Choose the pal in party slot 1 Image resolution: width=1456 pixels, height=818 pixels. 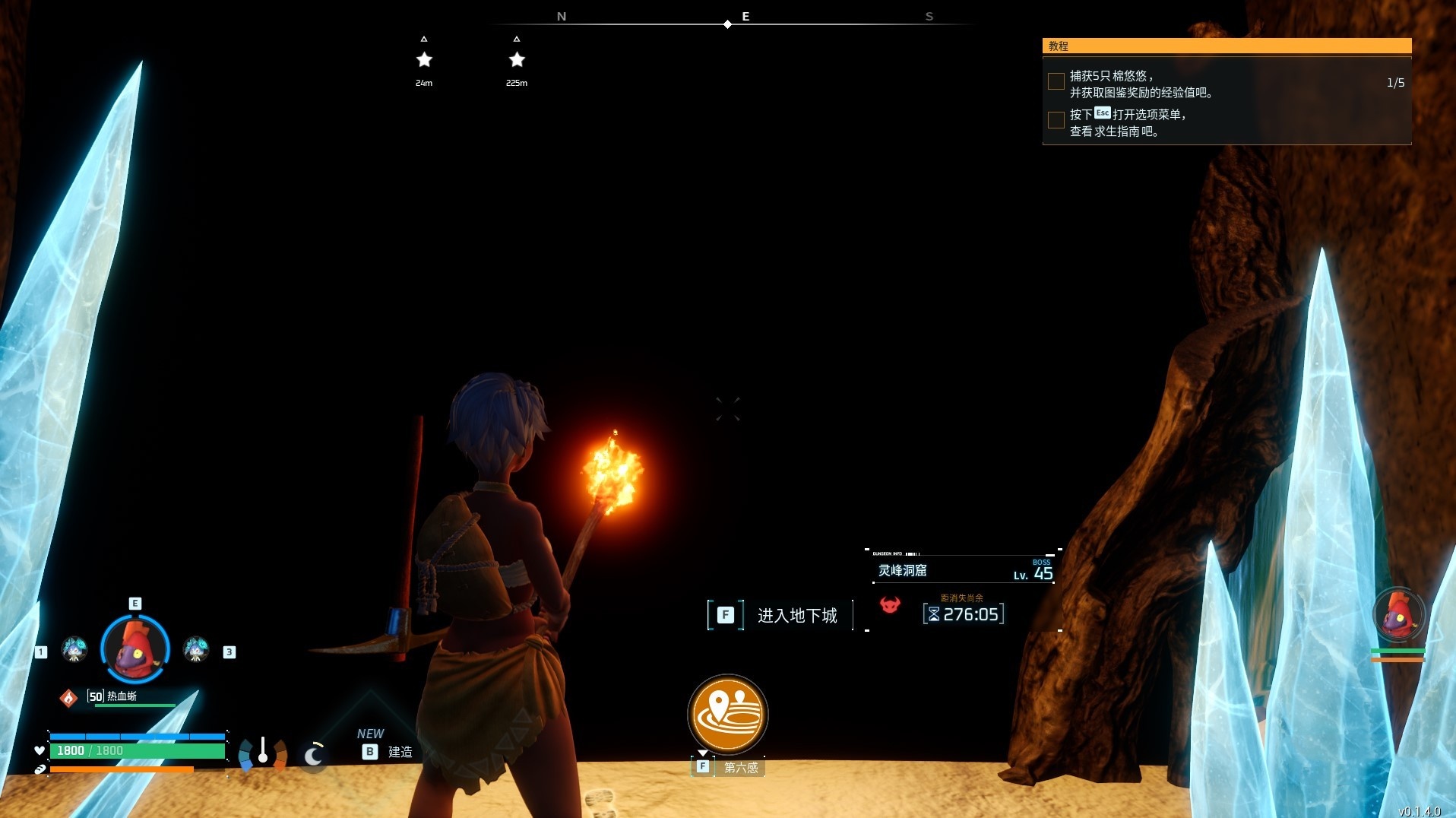click(74, 649)
